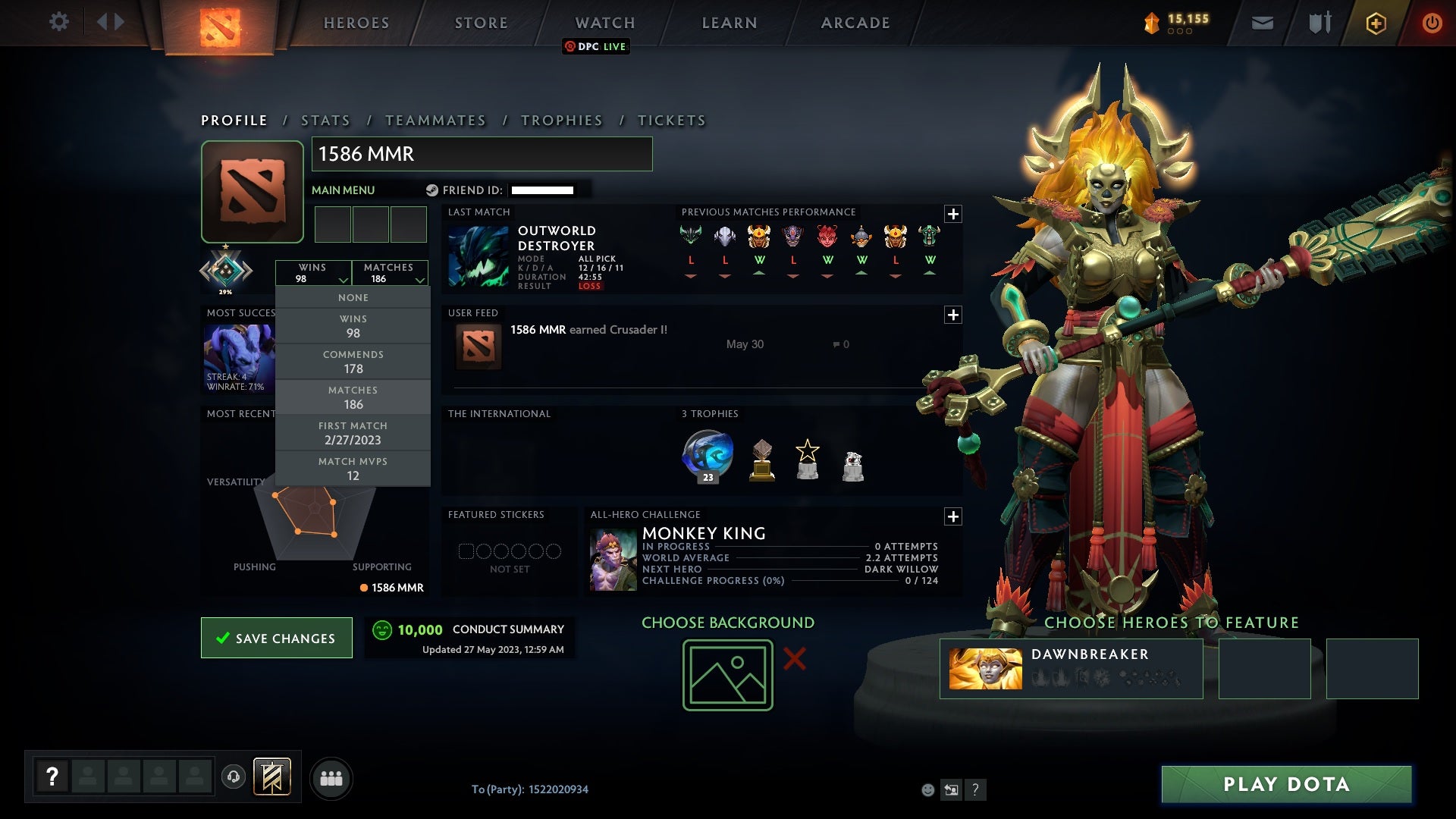Open the WINS stat dropdown
This screenshot has height=819, width=1456.
point(313,272)
